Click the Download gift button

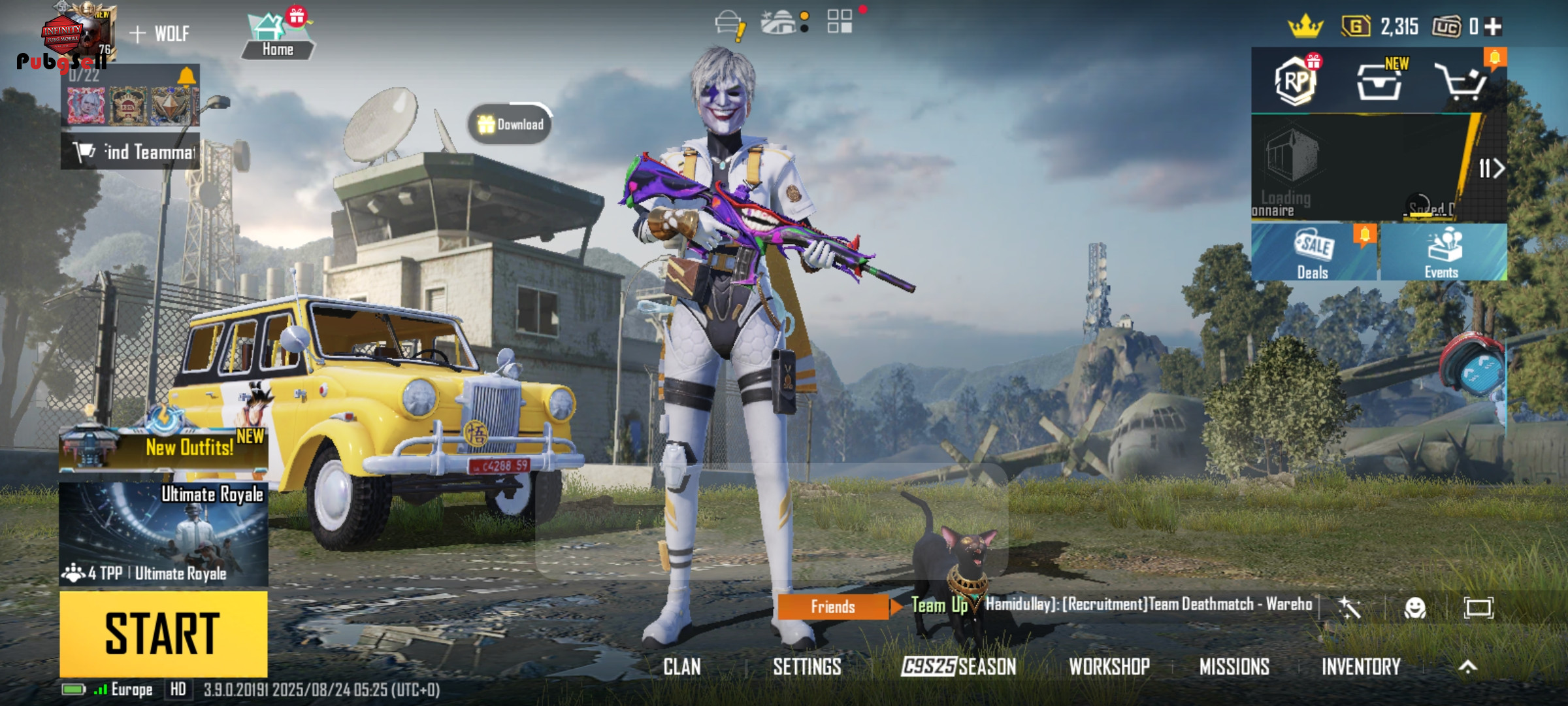coord(511,124)
